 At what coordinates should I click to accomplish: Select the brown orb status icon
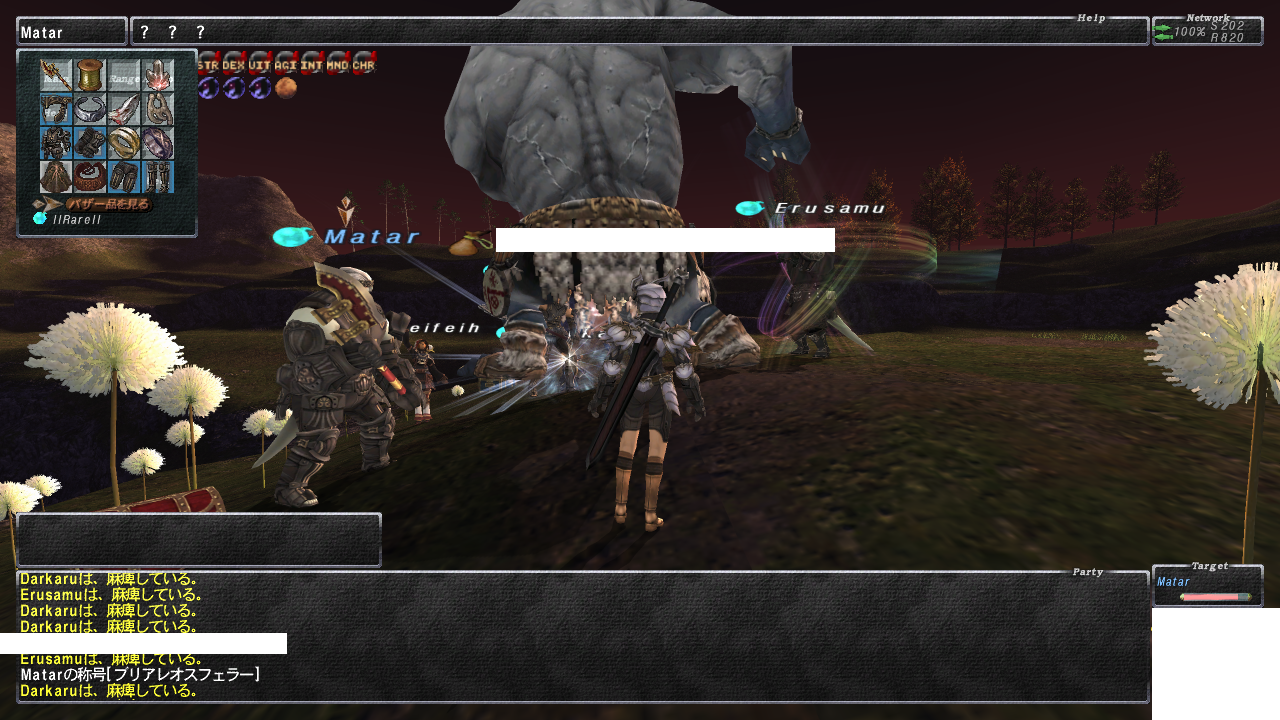[x=286, y=88]
